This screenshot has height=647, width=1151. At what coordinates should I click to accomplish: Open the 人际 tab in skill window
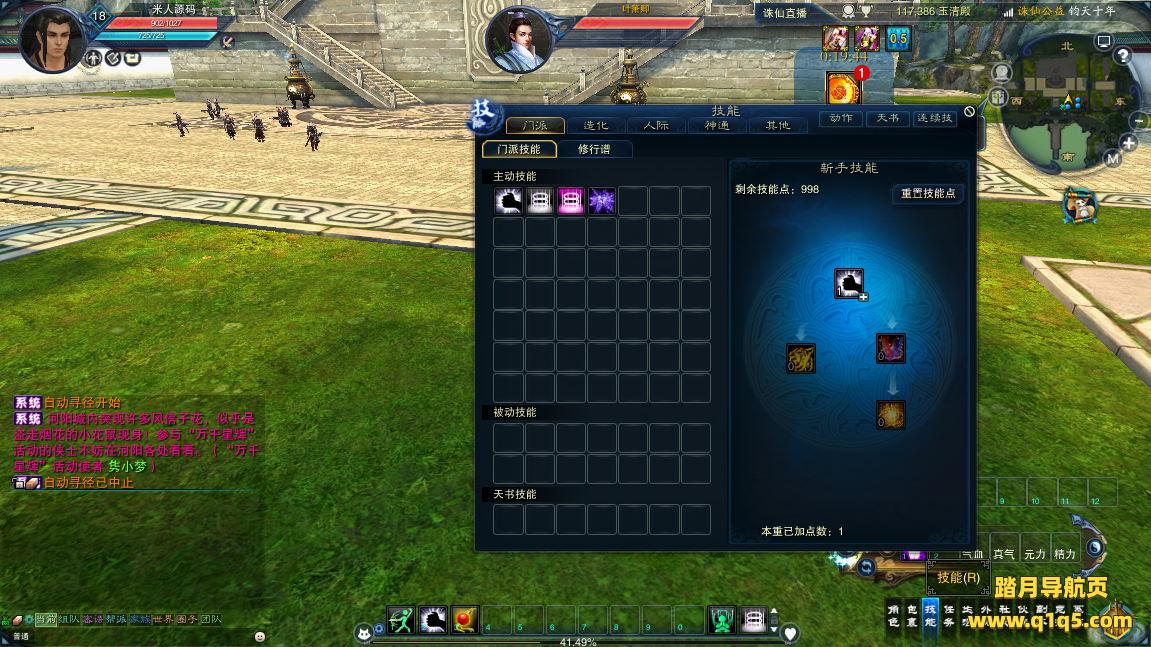[x=656, y=126]
